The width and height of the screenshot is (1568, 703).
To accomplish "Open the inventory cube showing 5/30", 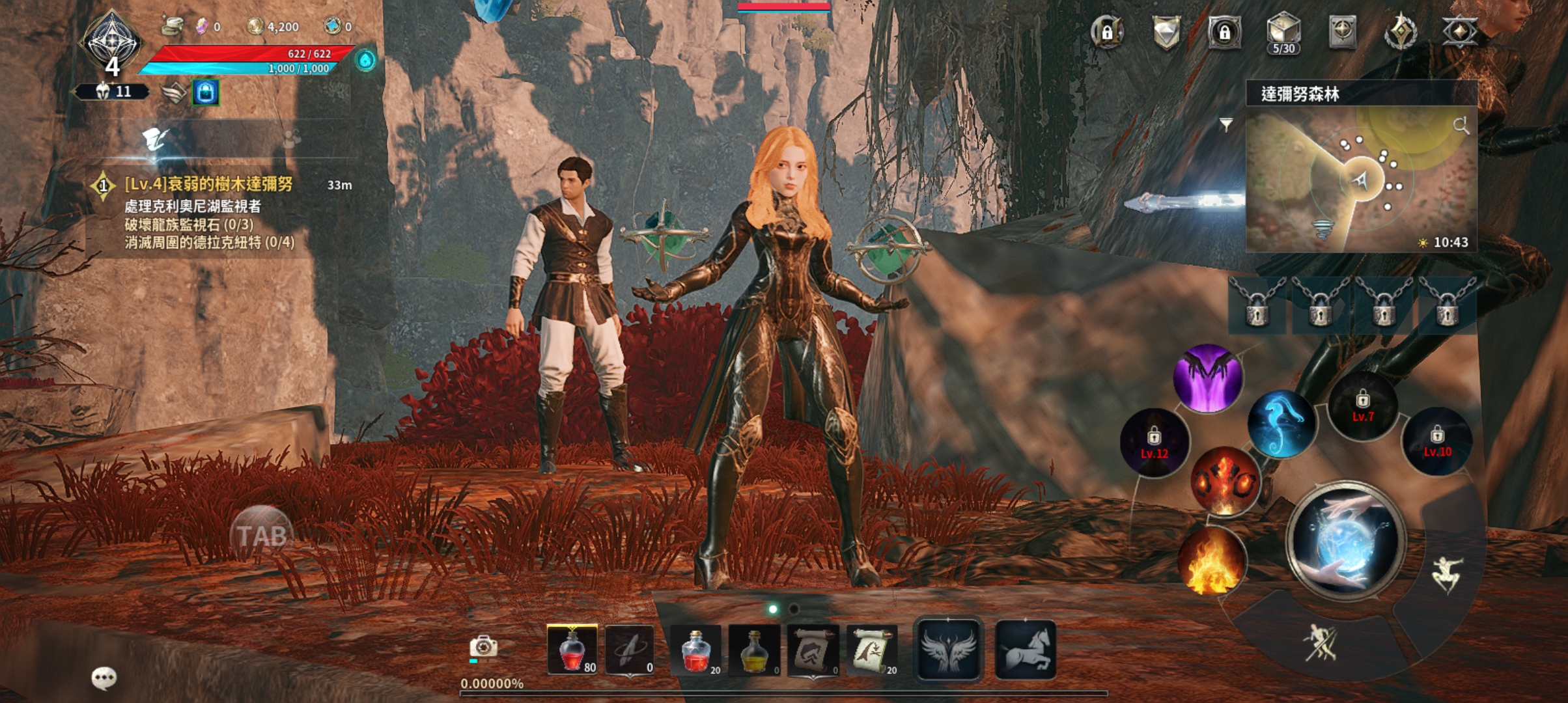I will click(1283, 33).
